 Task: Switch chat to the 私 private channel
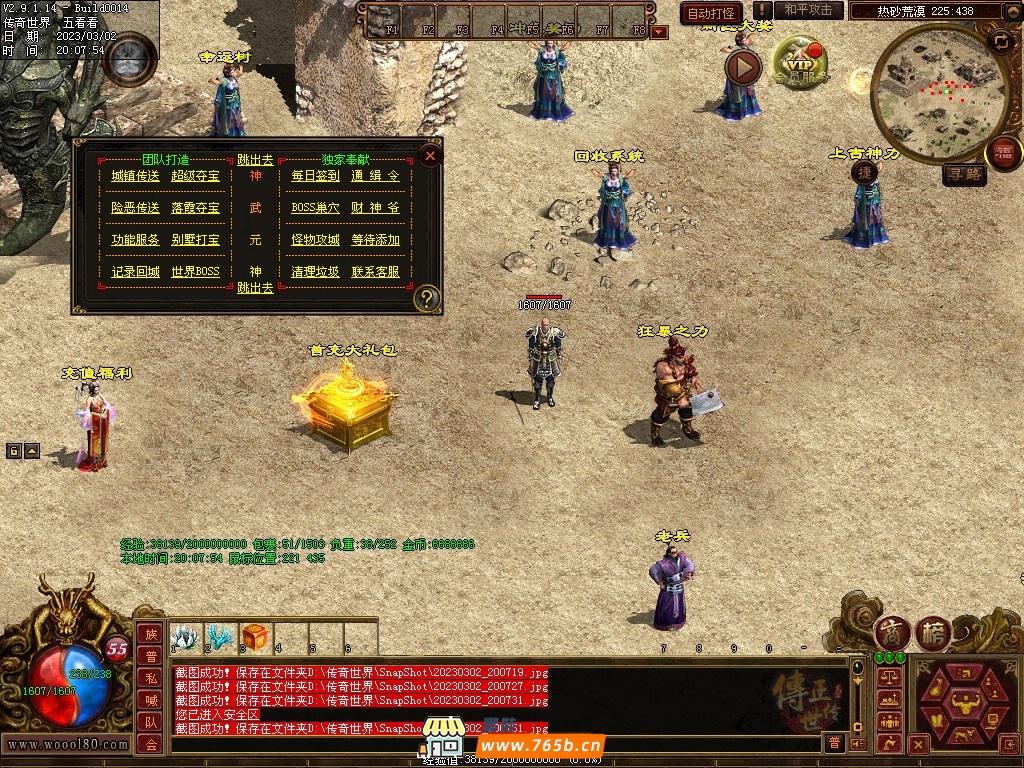pyautogui.click(x=151, y=678)
